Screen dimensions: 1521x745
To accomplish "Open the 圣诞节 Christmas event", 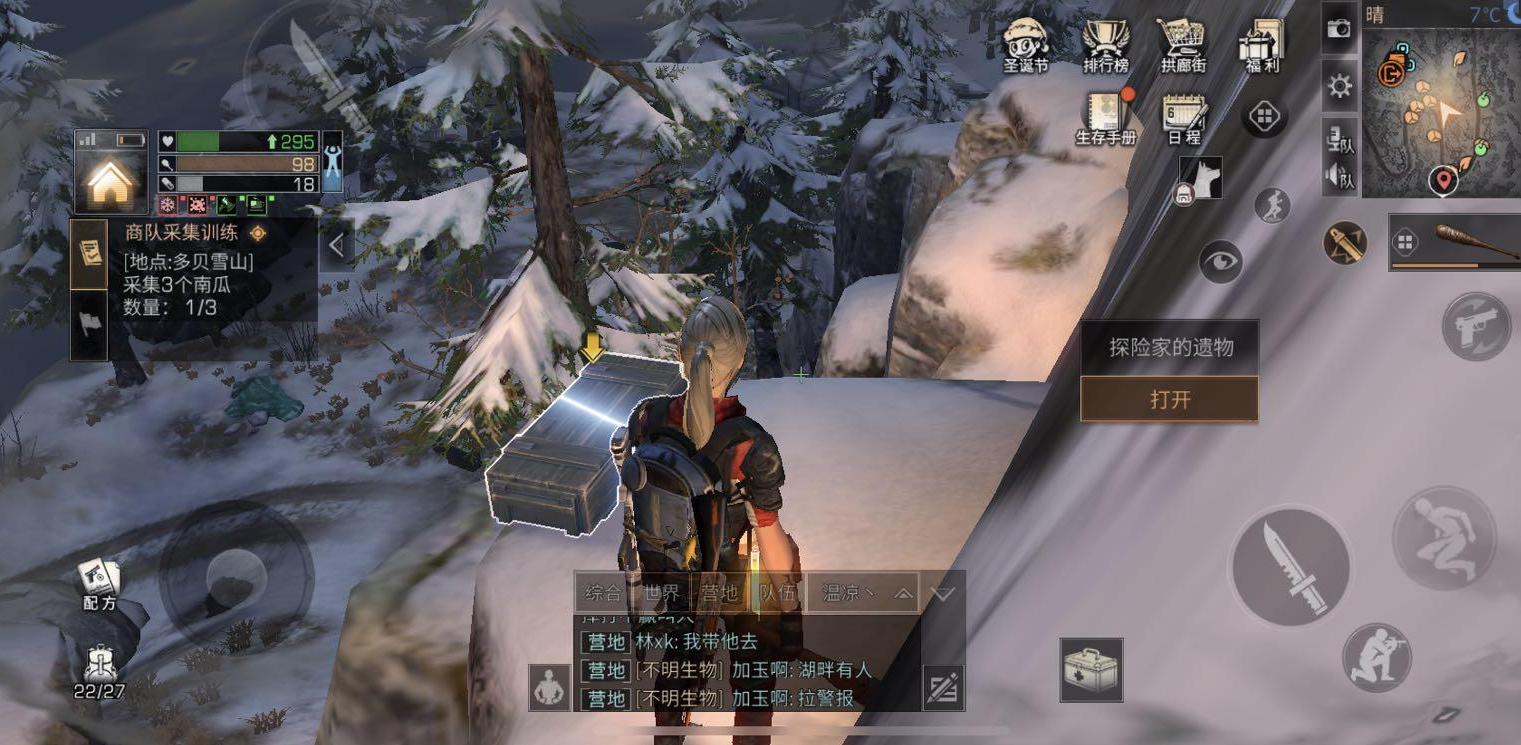I will (x=1025, y=44).
